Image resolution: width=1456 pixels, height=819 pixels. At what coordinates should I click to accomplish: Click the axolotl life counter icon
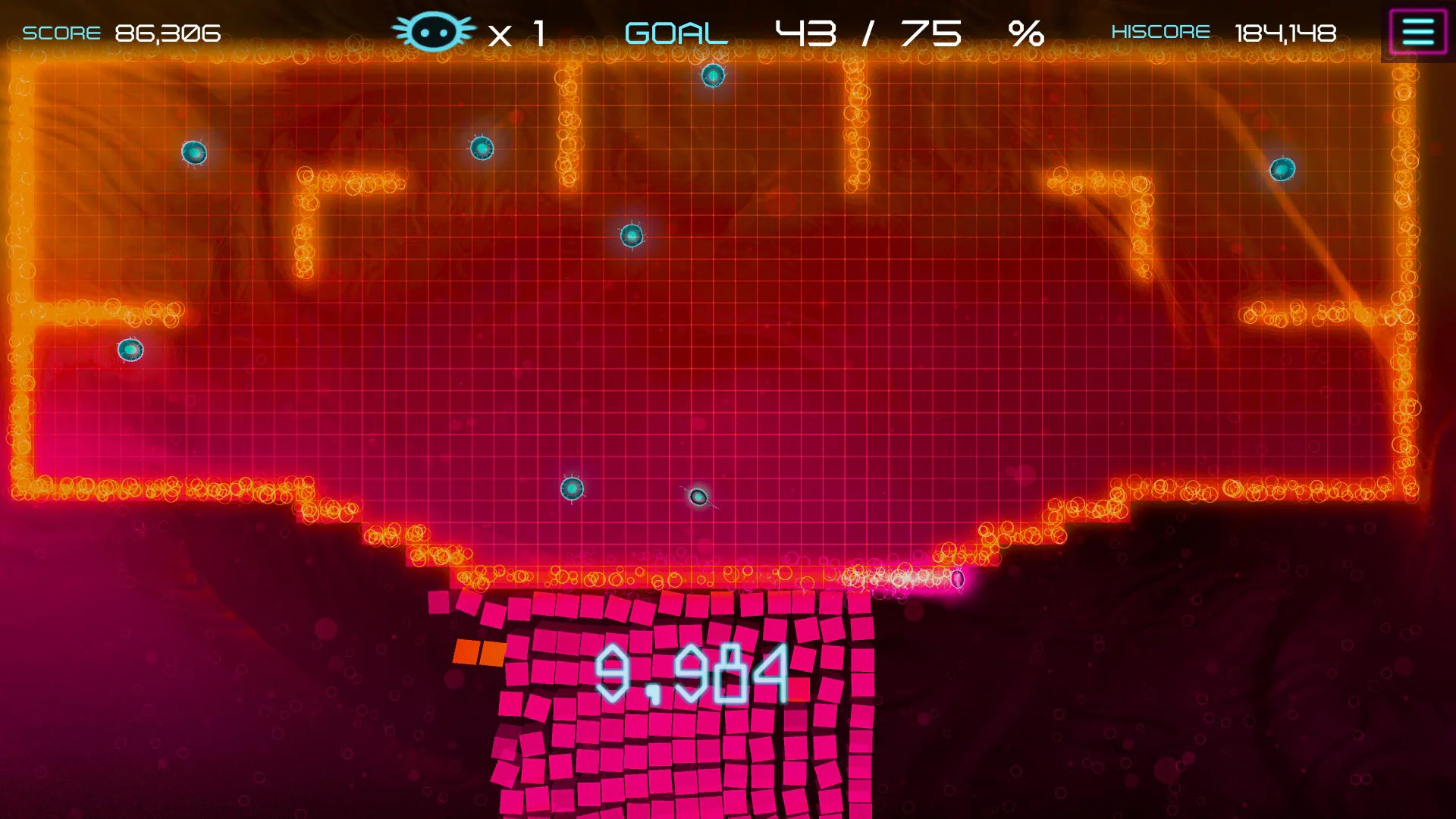[x=435, y=30]
